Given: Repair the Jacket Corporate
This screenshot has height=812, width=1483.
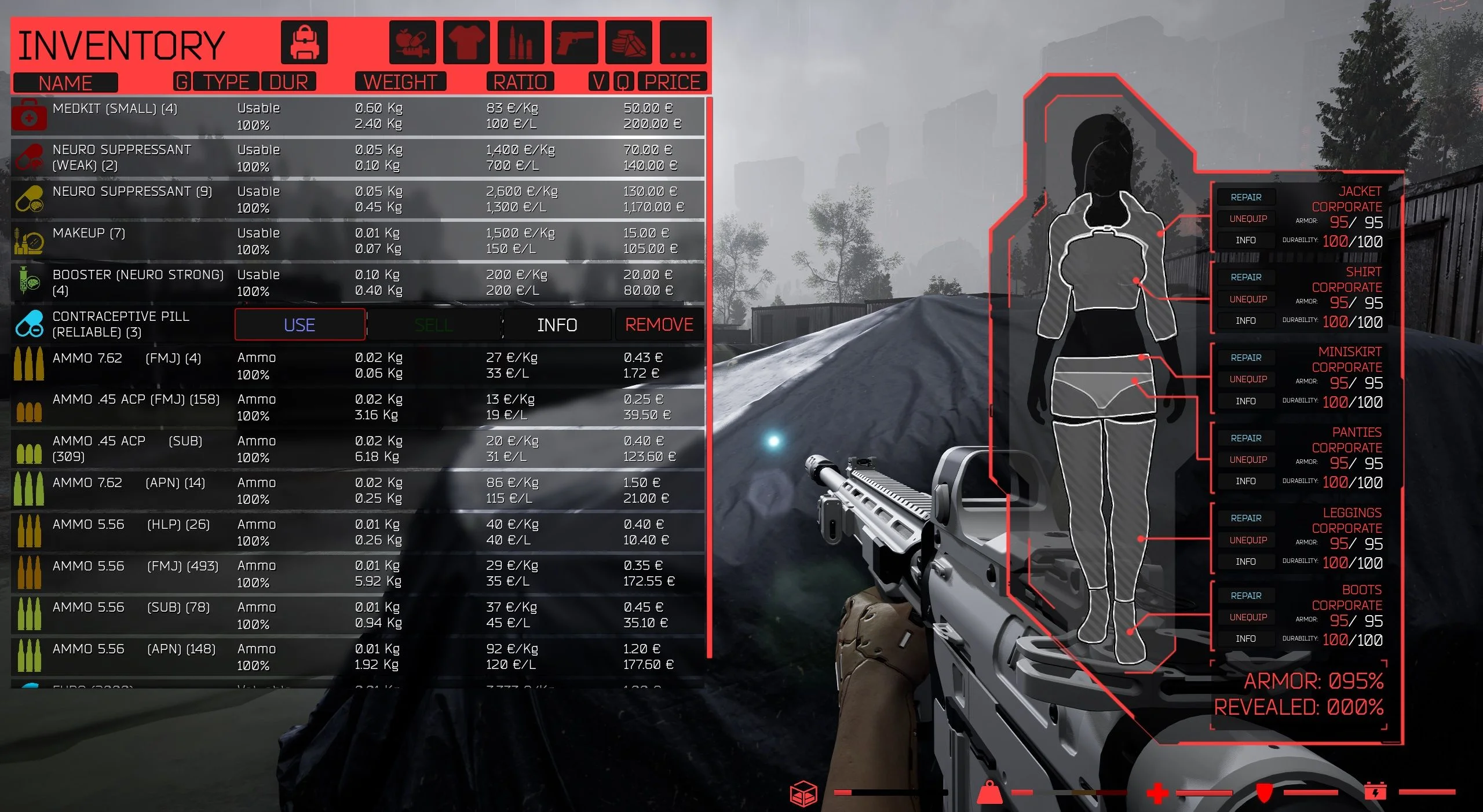Looking at the screenshot, I should (x=1245, y=197).
